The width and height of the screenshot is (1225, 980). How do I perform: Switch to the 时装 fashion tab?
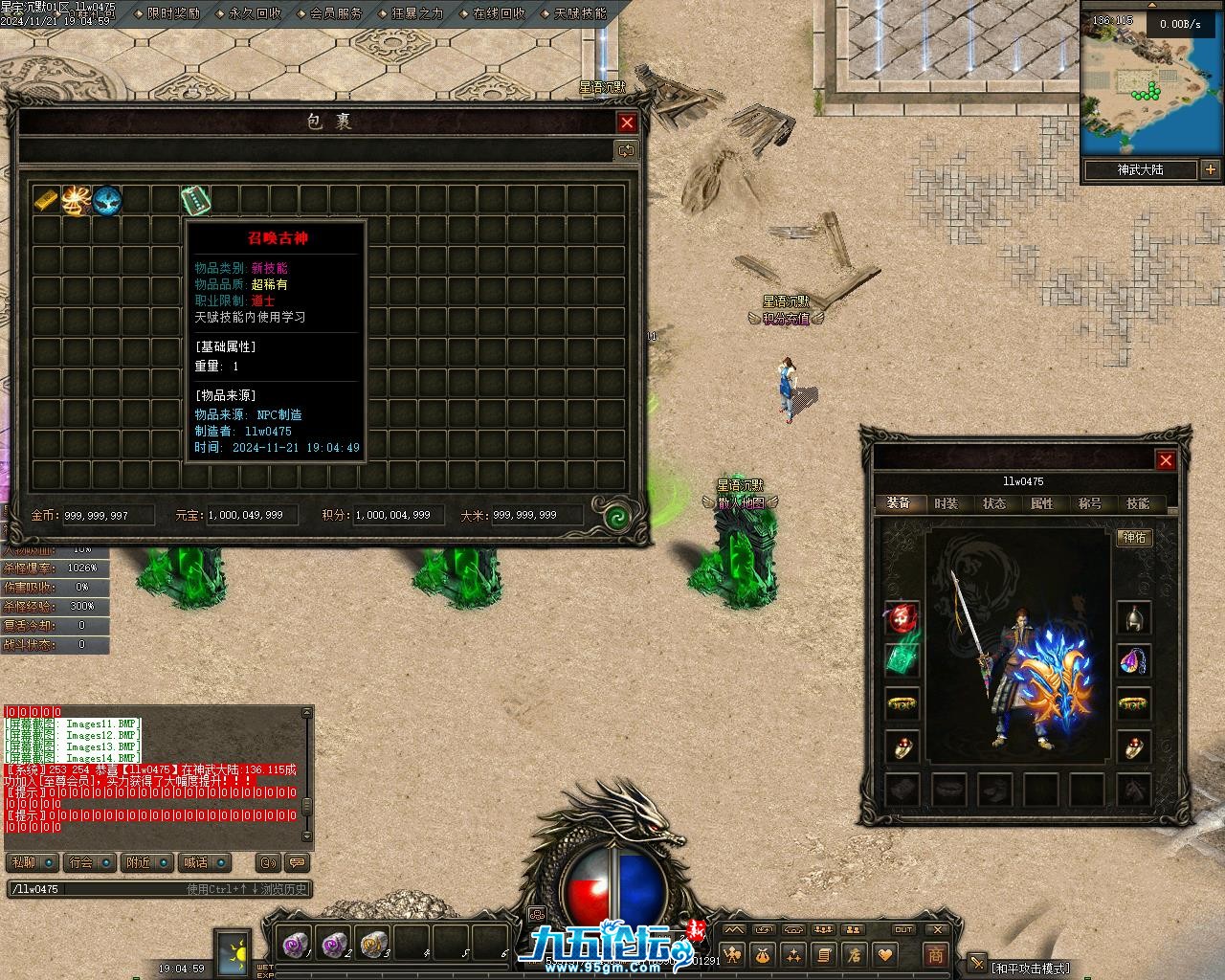point(946,503)
